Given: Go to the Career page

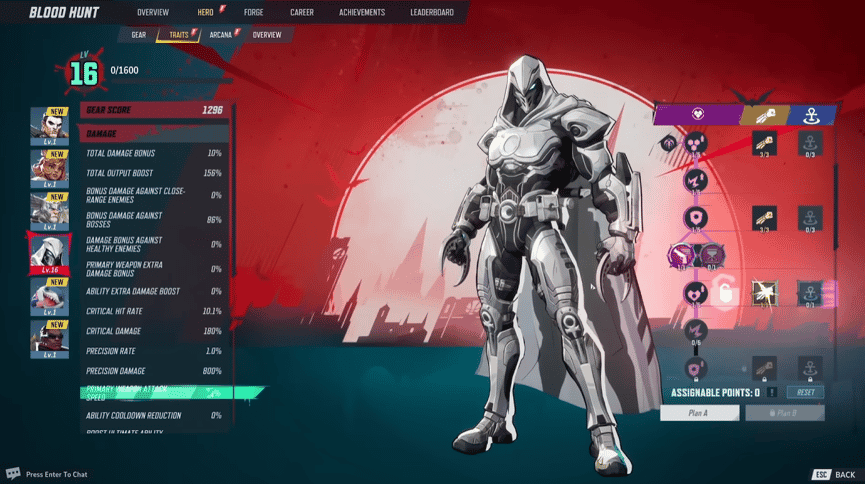Looking at the screenshot, I should point(301,13).
